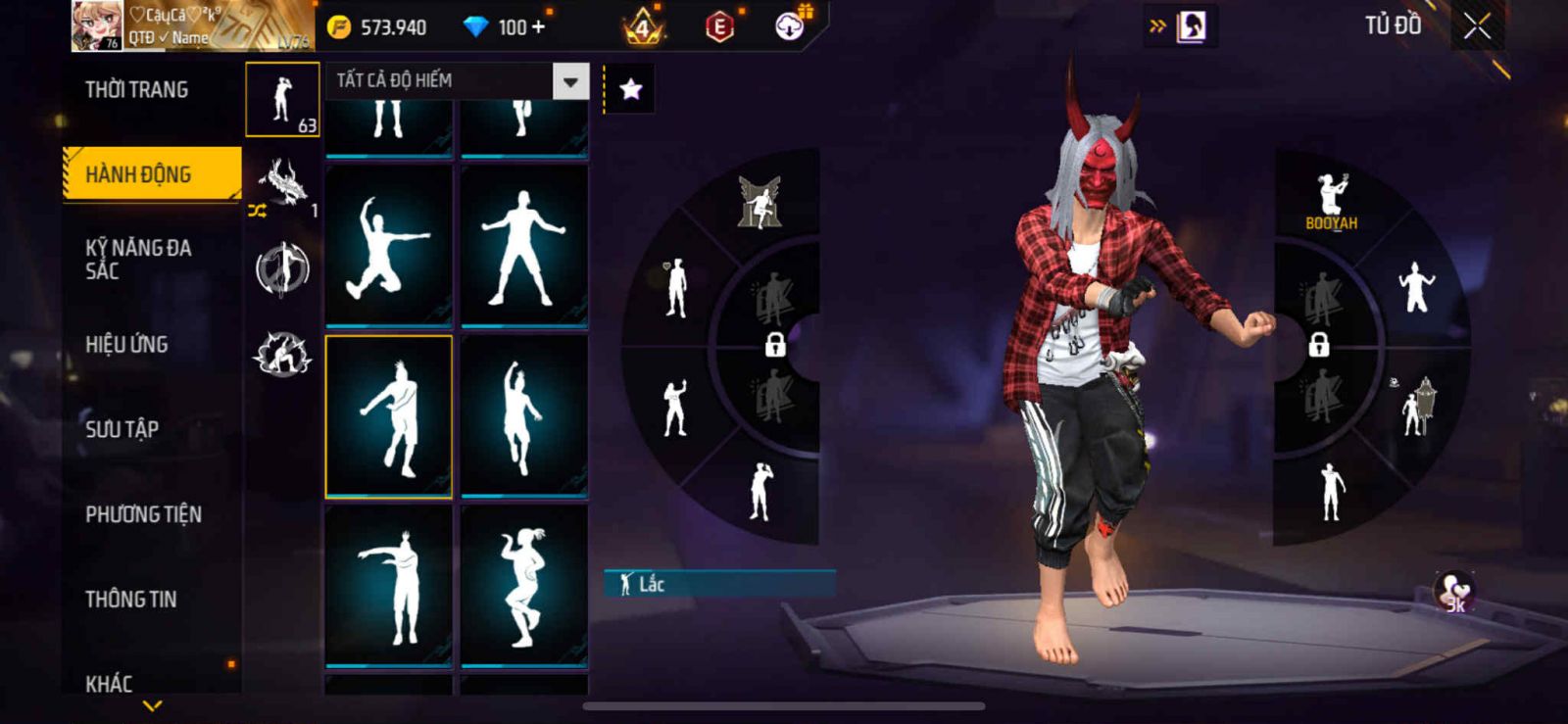Image resolution: width=1568 pixels, height=724 pixels.
Task: Pick the highlighted Lắc dance emote
Action: click(x=389, y=417)
